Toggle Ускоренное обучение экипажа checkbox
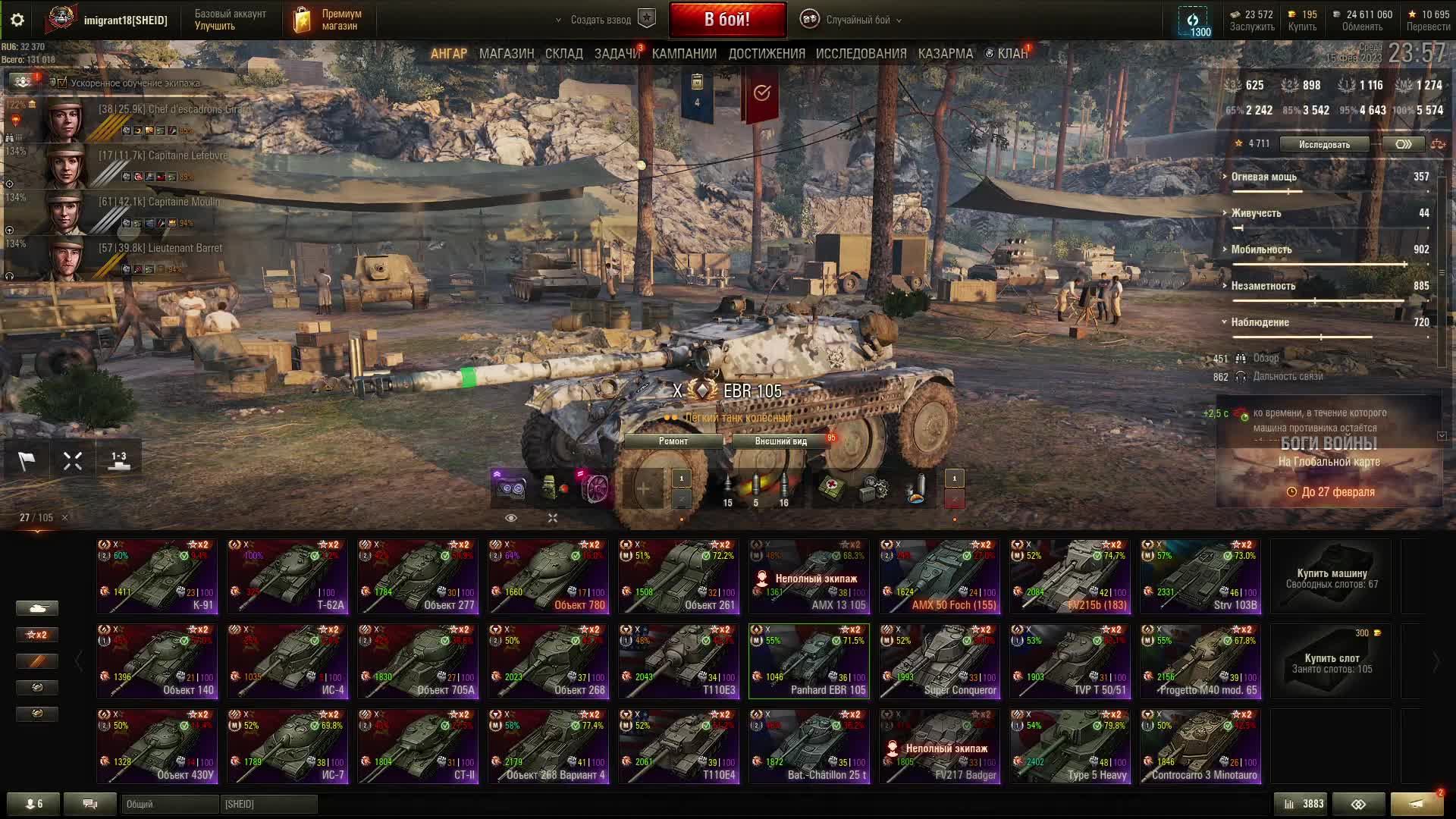 coord(63,83)
